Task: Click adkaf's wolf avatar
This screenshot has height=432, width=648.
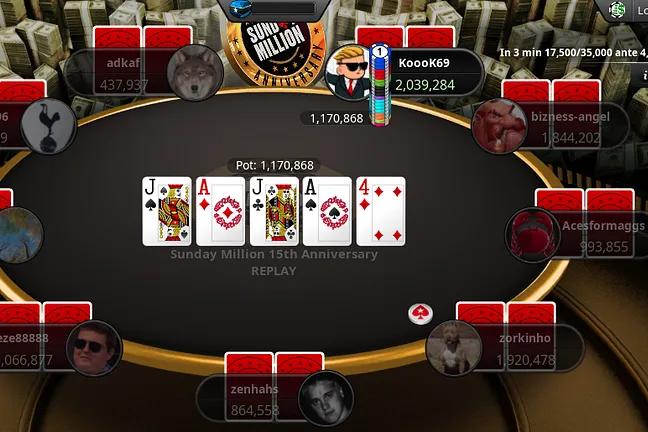Action: 195,73
